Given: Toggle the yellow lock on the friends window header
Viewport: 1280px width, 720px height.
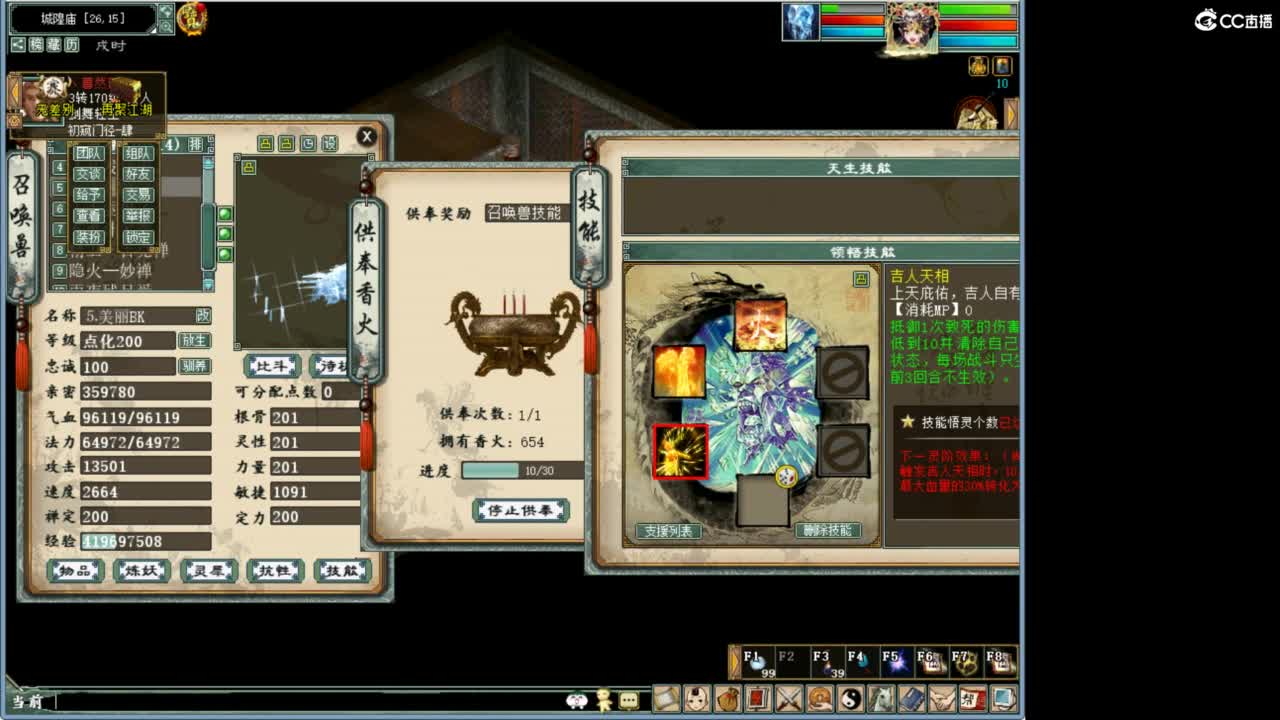Looking at the screenshot, I should click(x=266, y=144).
